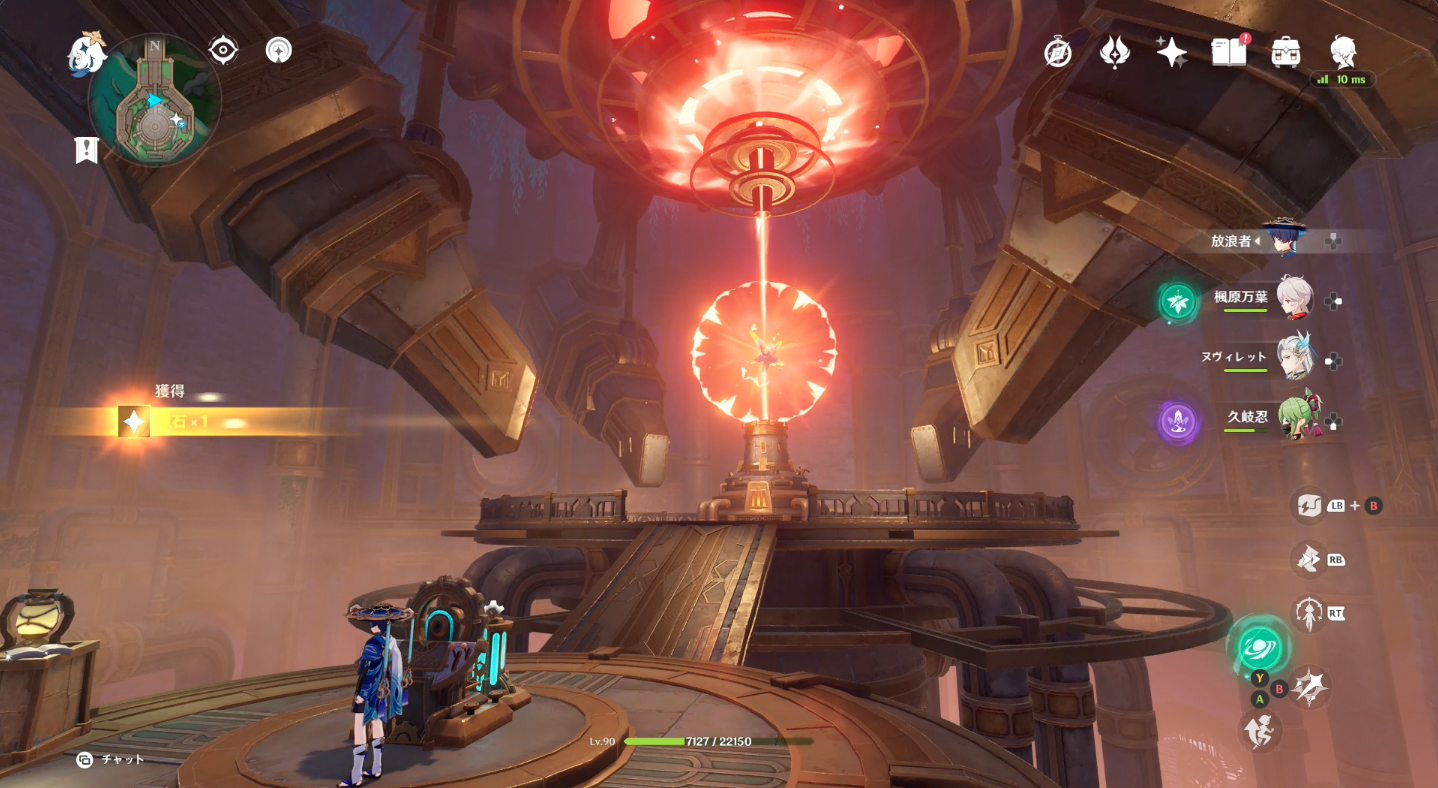Use the elemental skill bound to RB
The image size is (1438, 788).
click(1310, 562)
